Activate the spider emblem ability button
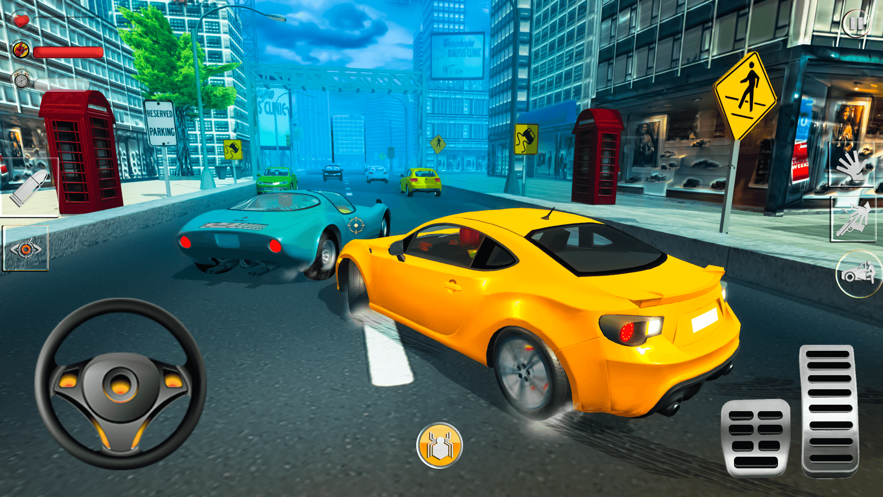Image resolution: width=883 pixels, height=497 pixels. point(439,445)
